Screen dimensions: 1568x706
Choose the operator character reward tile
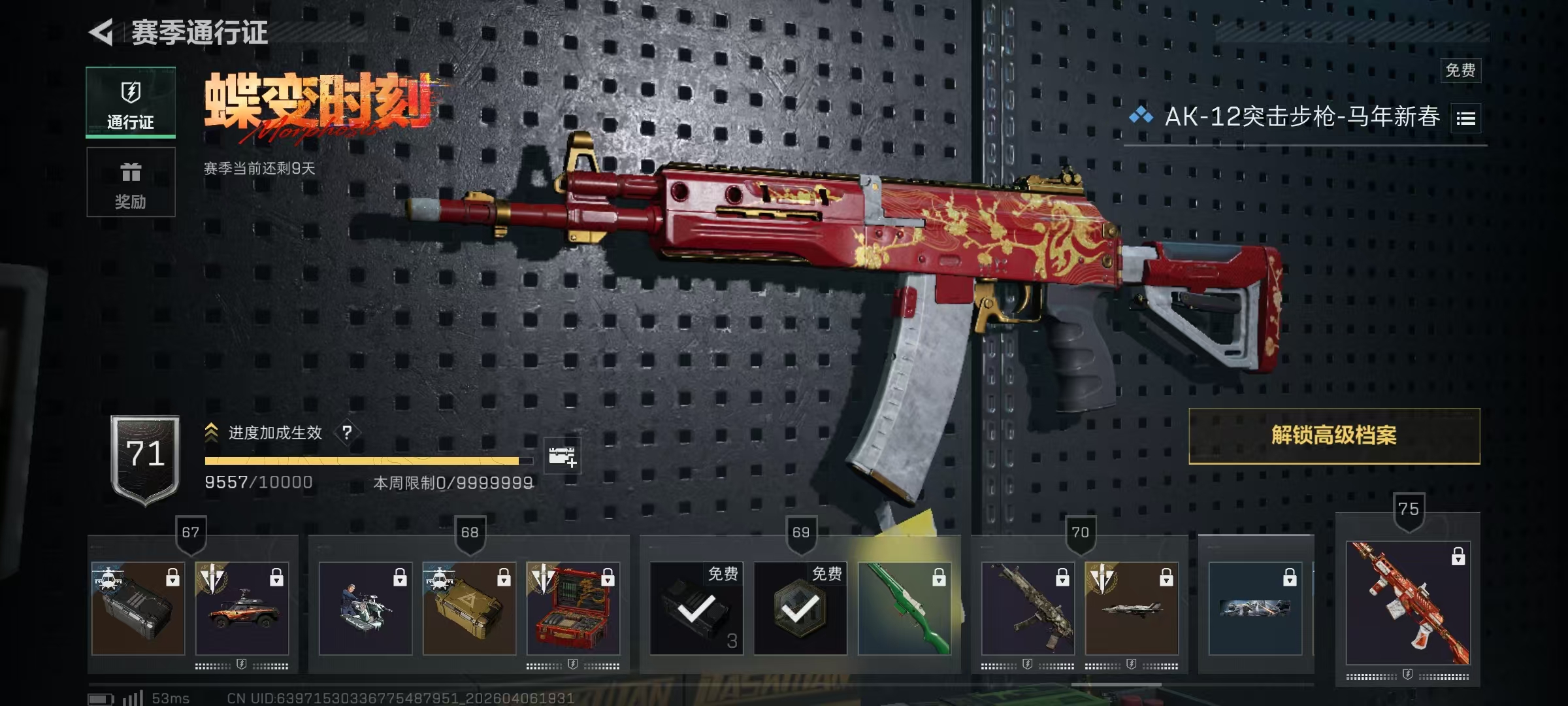coord(365,609)
